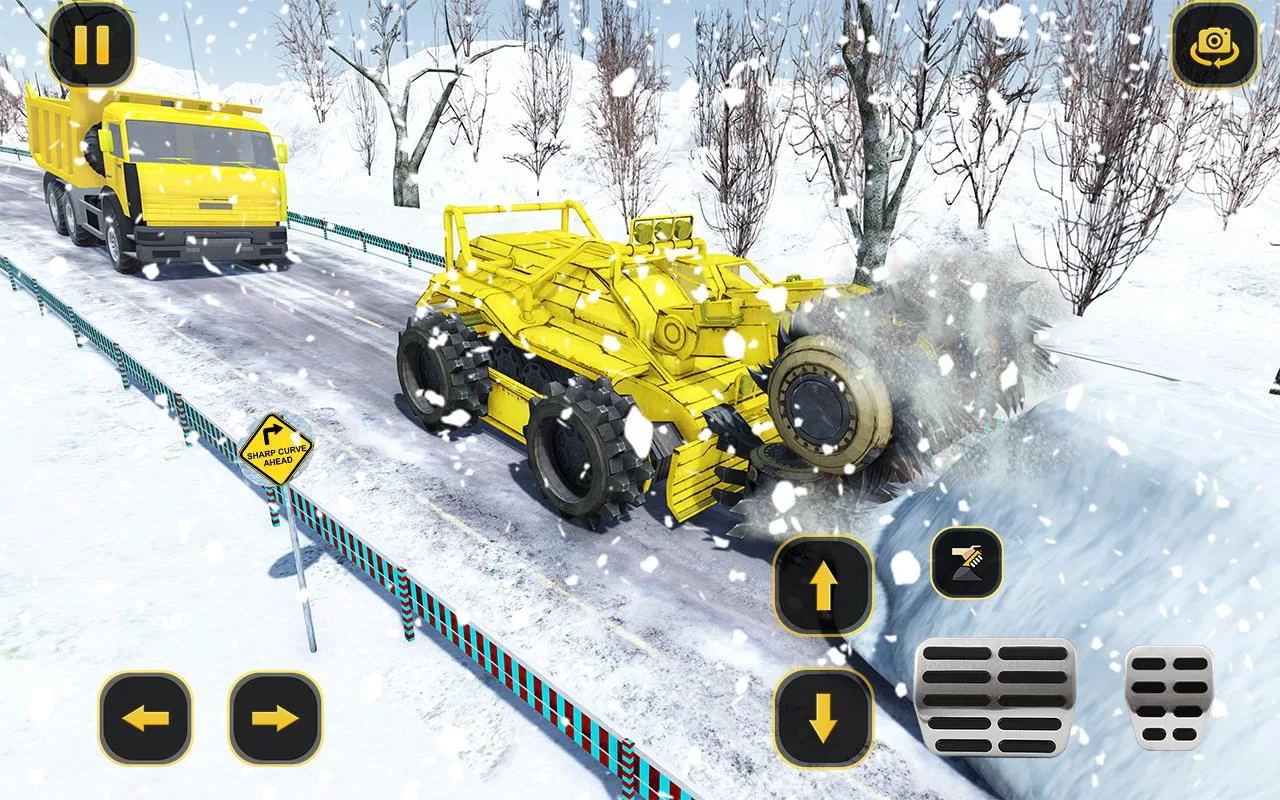Open pause menu from top-left corner
The height and width of the screenshot is (800, 1280).
93,44
